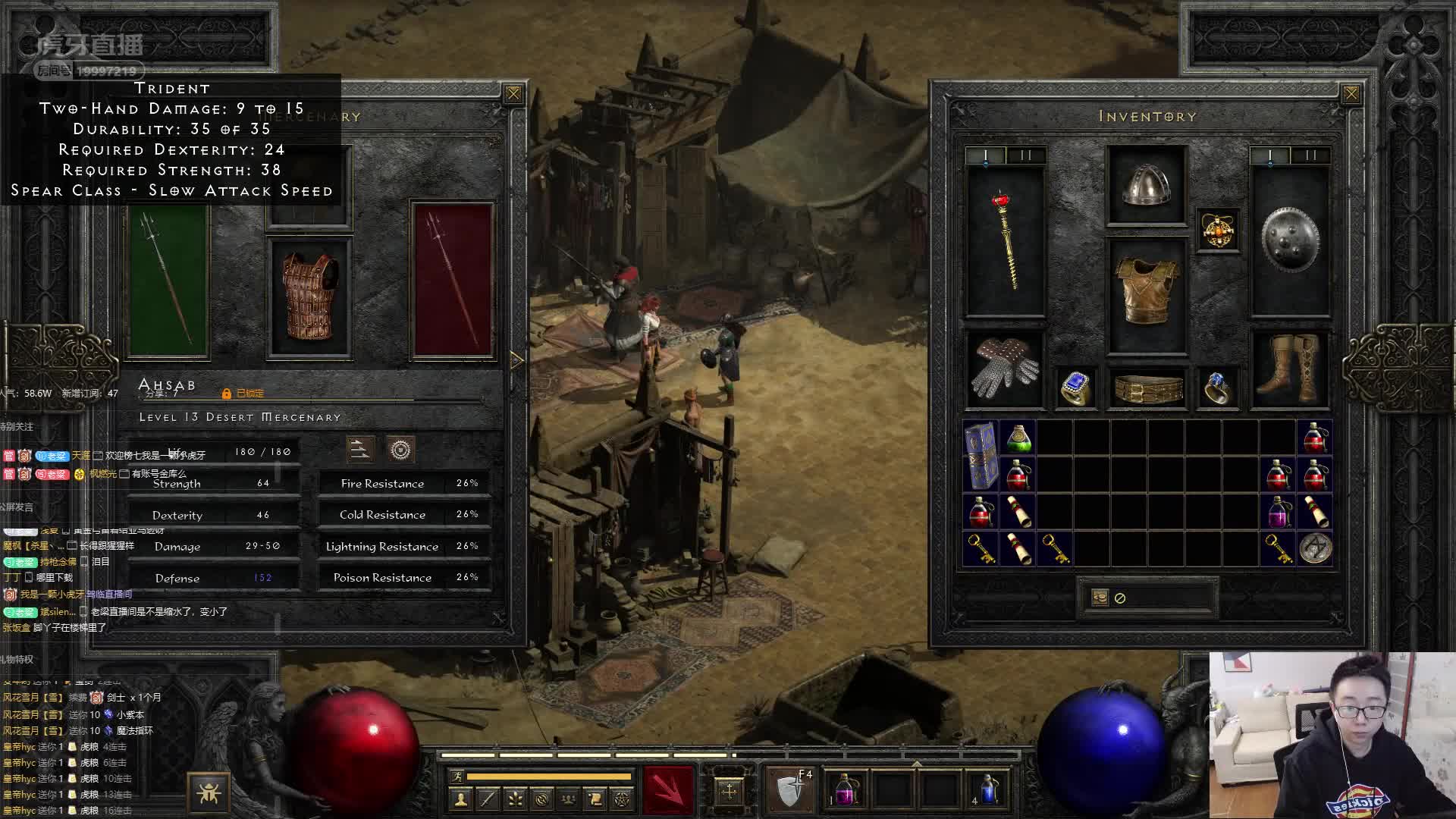Select the equipped boots slot
Viewport: 1456px width, 819px height.
click(1289, 369)
